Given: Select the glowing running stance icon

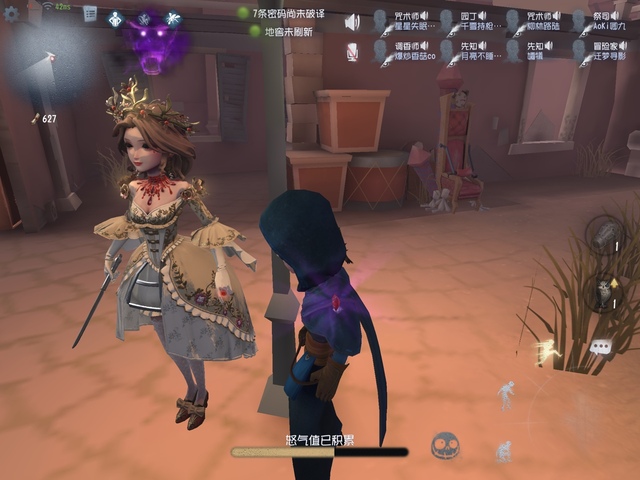Looking at the screenshot, I should coord(546,350).
